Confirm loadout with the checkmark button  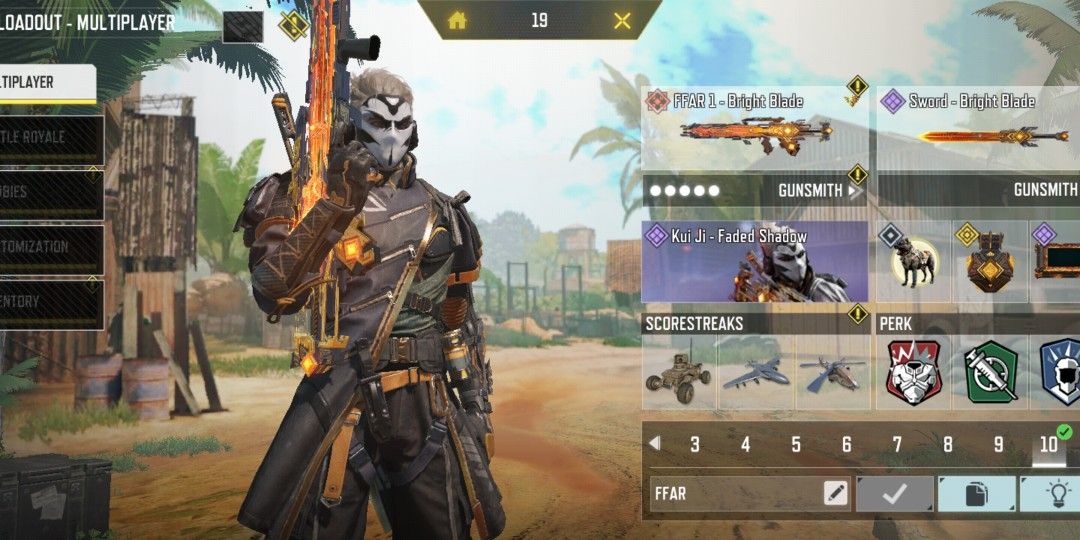click(x=895, y=493)
